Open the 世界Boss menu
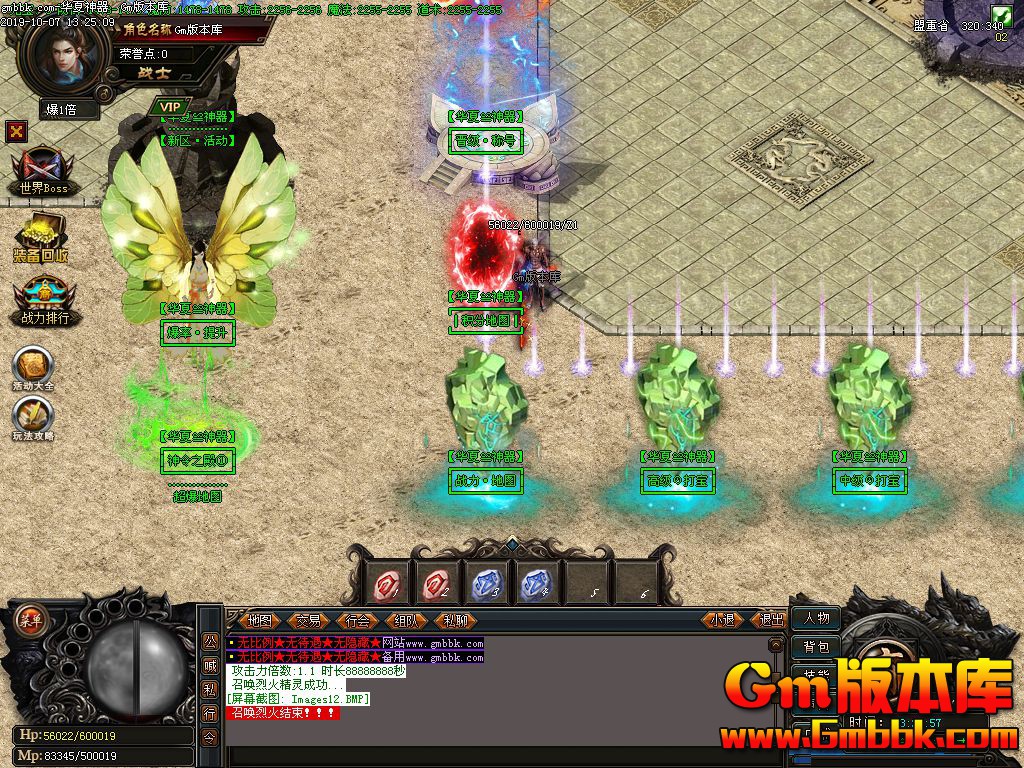1024x768 pixels. (42, 172)
